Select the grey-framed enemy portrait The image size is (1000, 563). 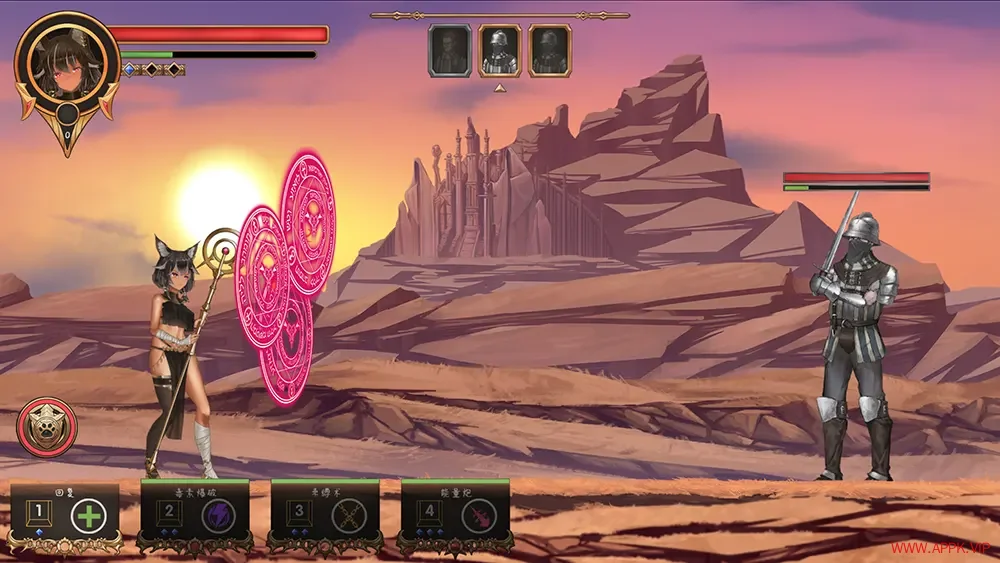click(450, 50)
